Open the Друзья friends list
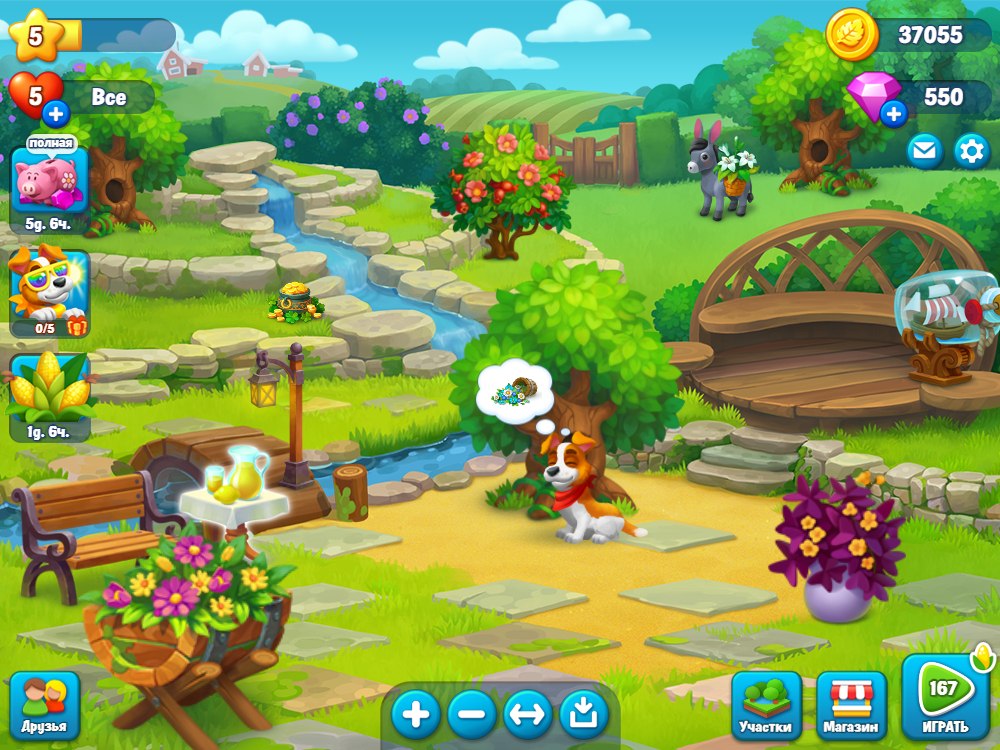This screenshot has width=1000, height=750. [45, 705]
